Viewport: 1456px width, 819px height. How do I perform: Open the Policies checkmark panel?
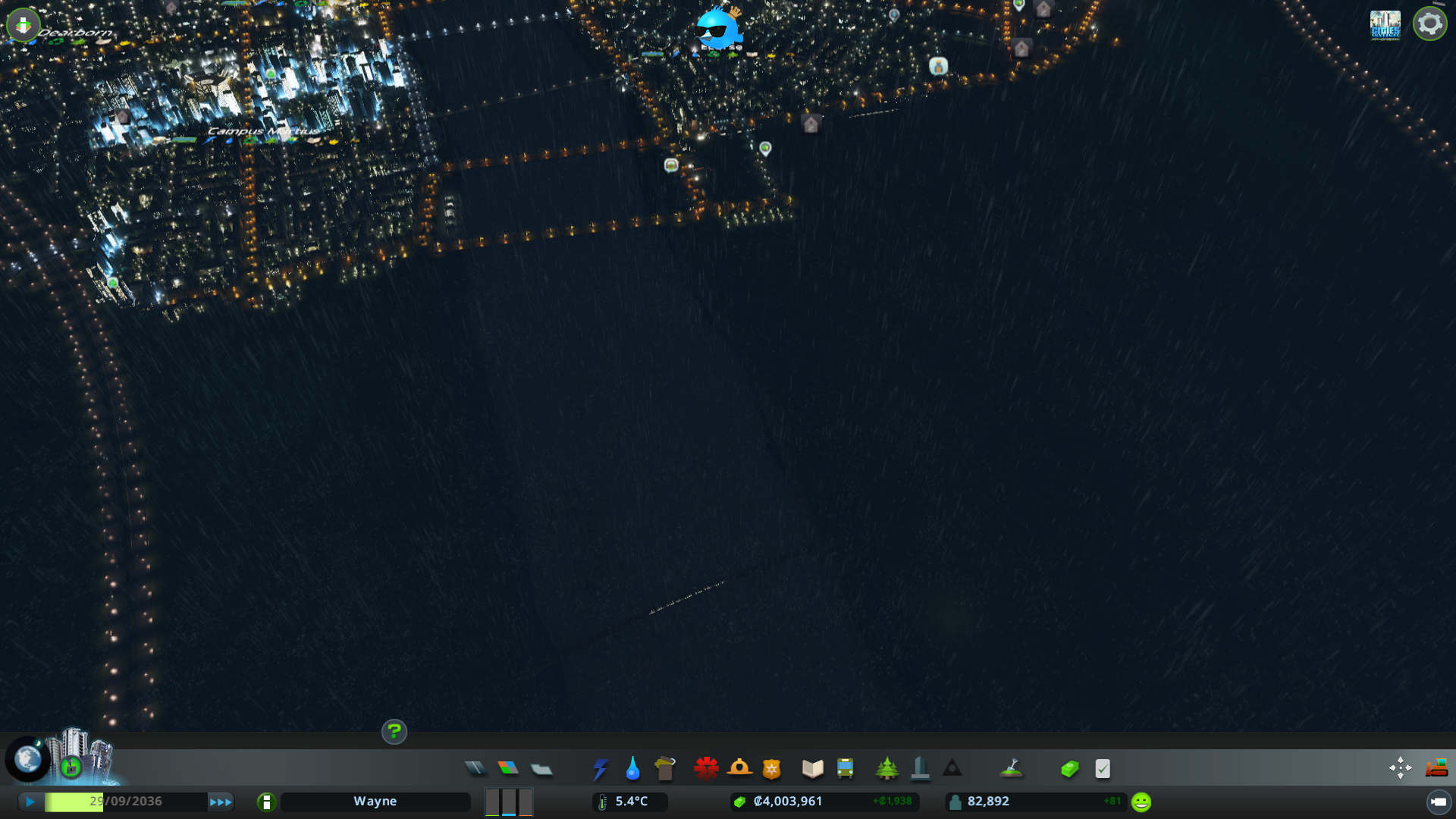[x=1103, y=768]
